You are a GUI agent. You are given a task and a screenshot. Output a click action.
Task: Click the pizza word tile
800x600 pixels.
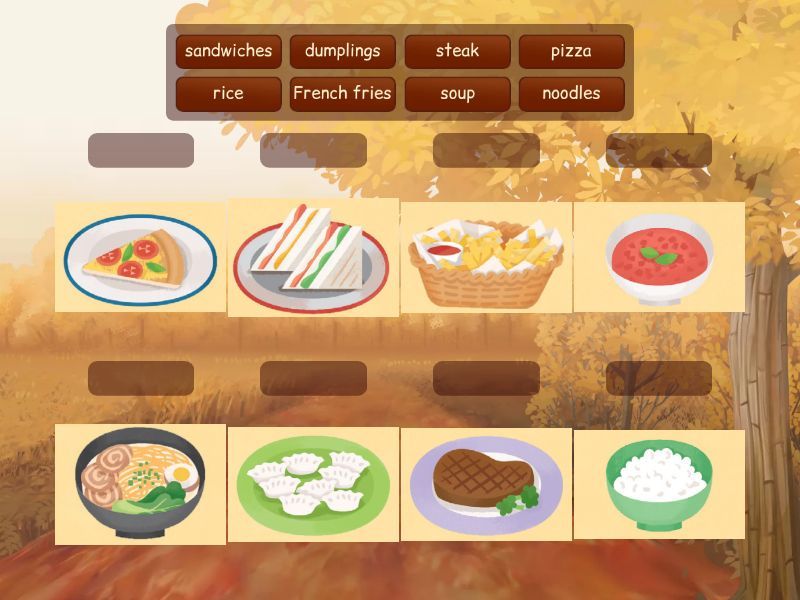coord(571,51)
